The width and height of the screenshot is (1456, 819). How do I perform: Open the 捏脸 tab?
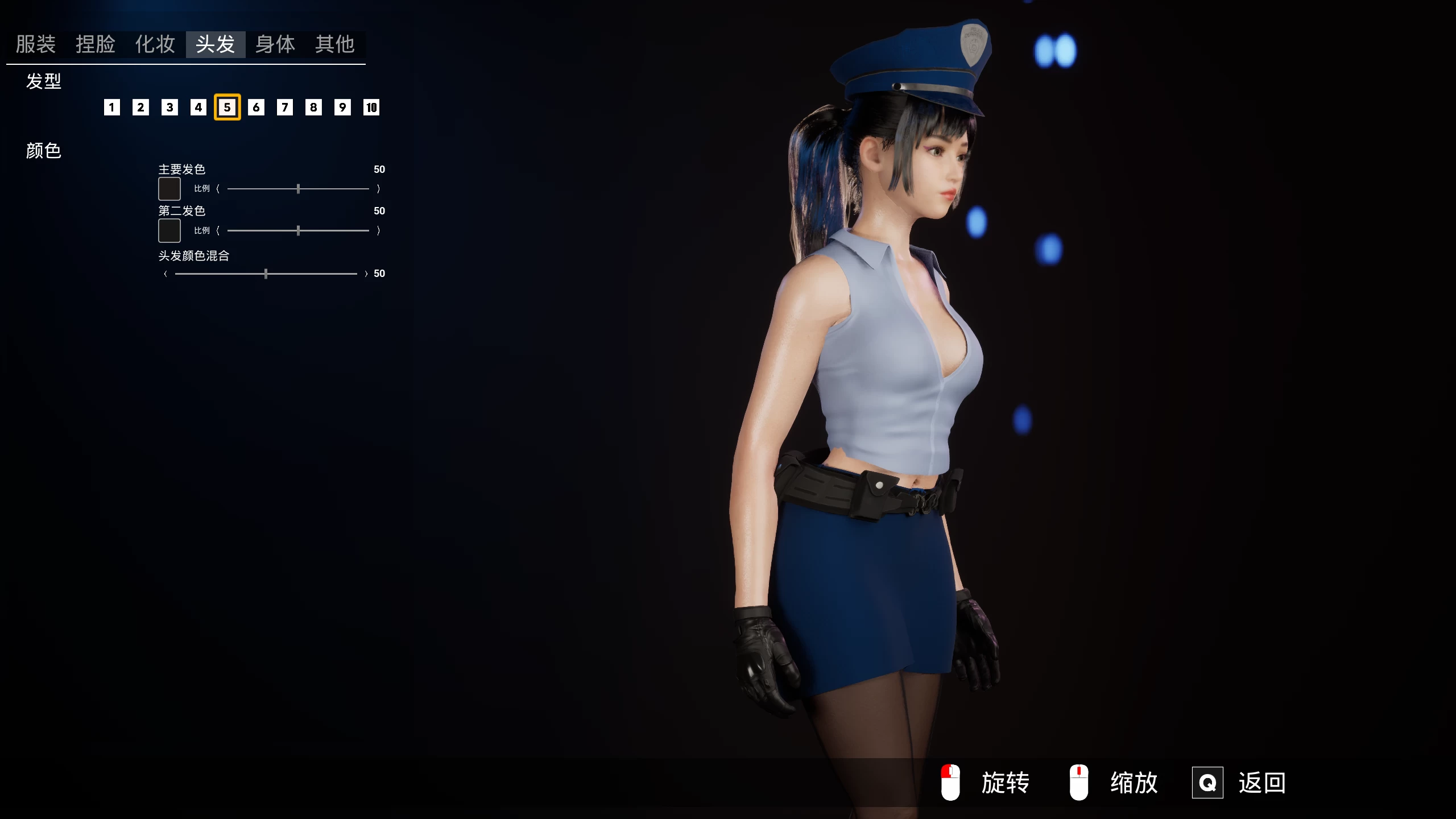pyautogui.click(x=96, y=44)
